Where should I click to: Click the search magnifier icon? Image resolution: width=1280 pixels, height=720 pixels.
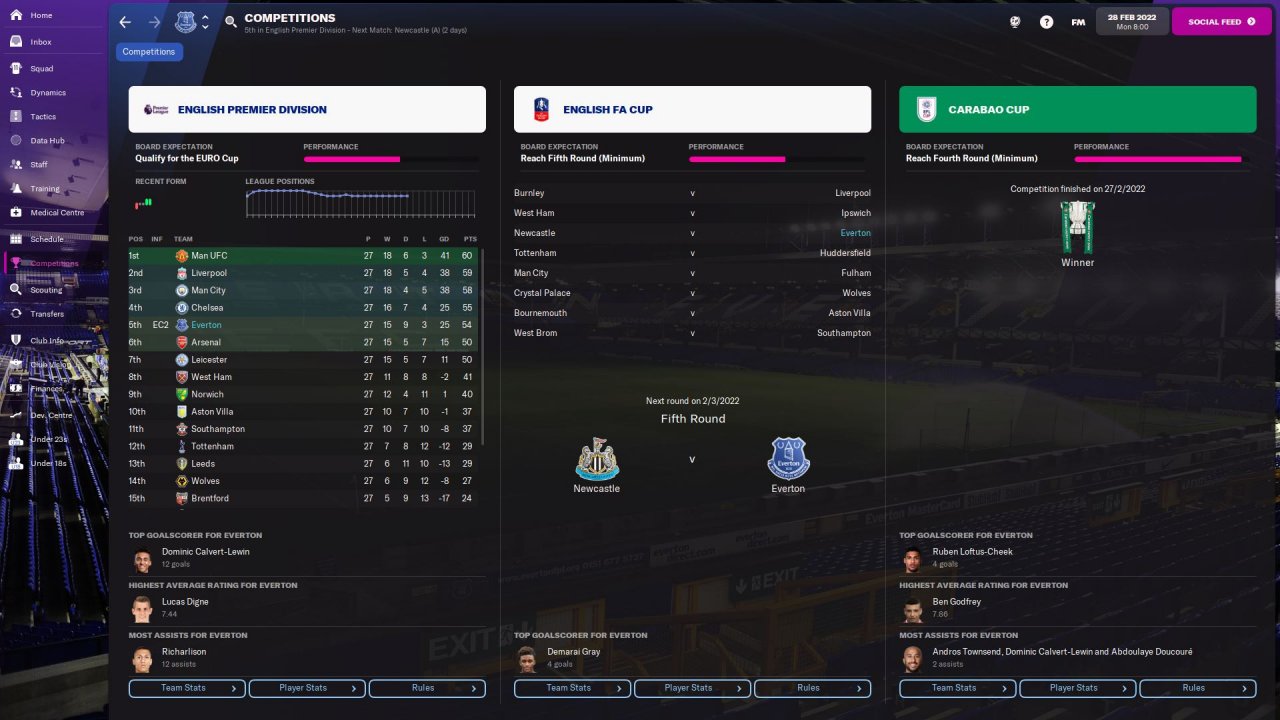click(x=231, y=21)
